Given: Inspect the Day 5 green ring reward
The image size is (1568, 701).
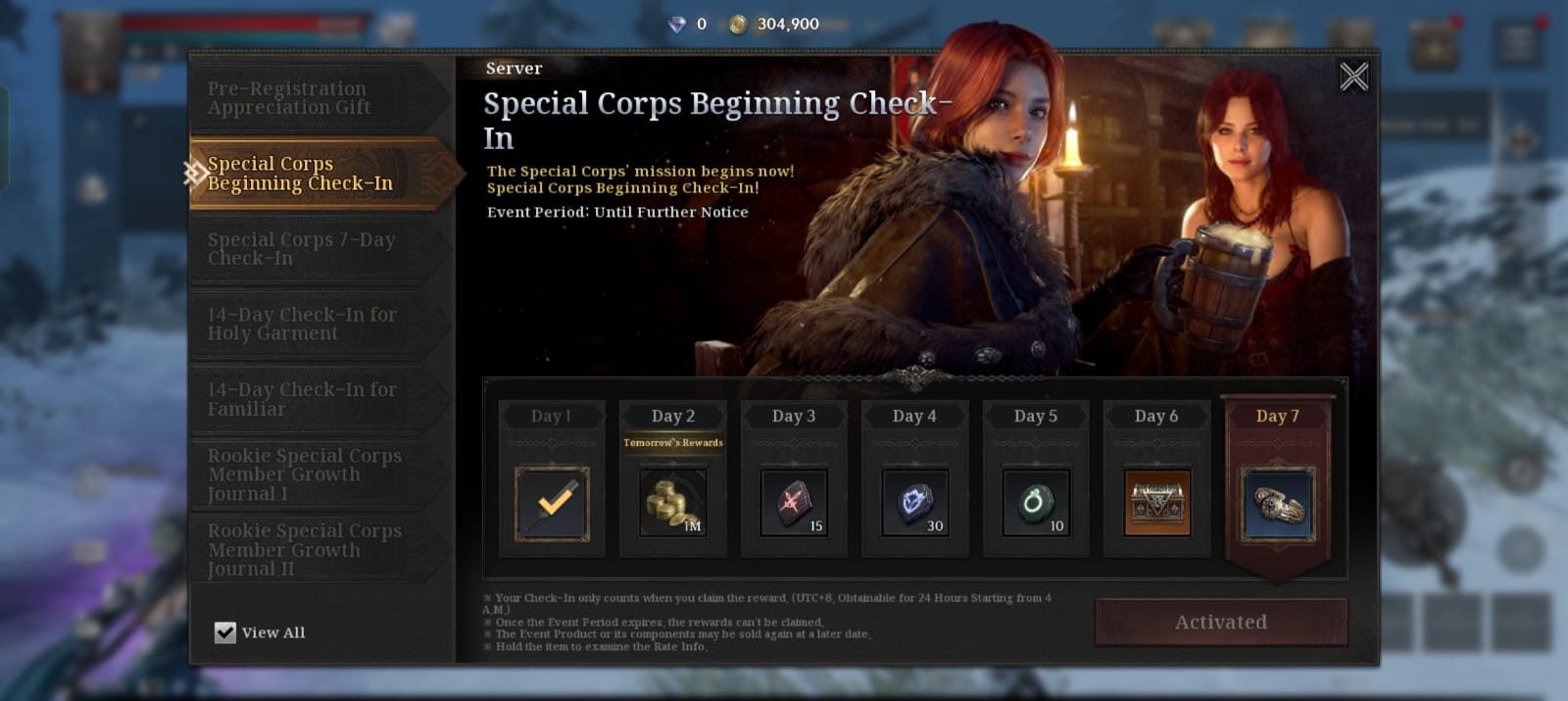Looking at the screenshot, I should tap(1036, 504).
